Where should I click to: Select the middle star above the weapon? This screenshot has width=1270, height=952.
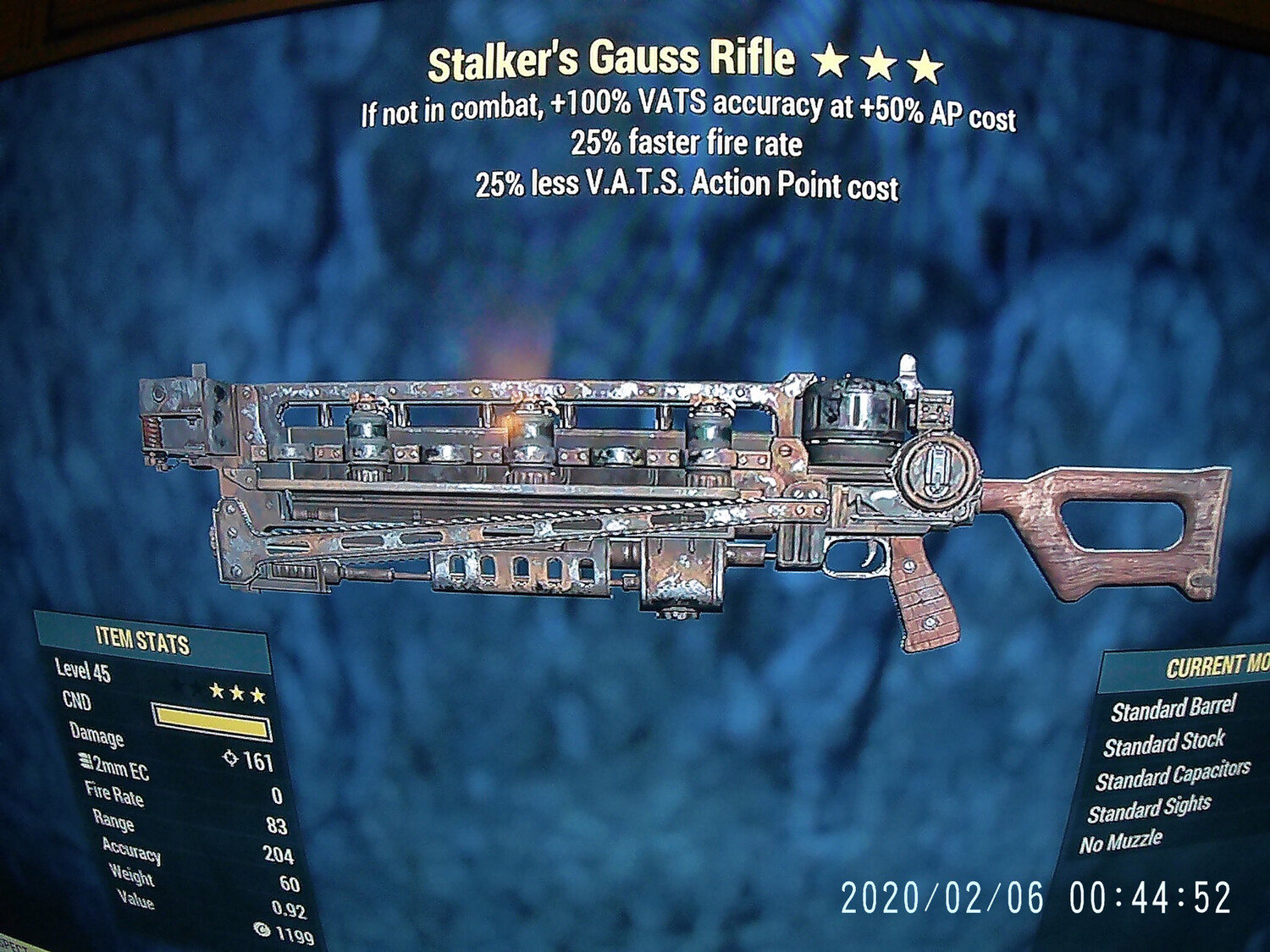coord(880,61)
